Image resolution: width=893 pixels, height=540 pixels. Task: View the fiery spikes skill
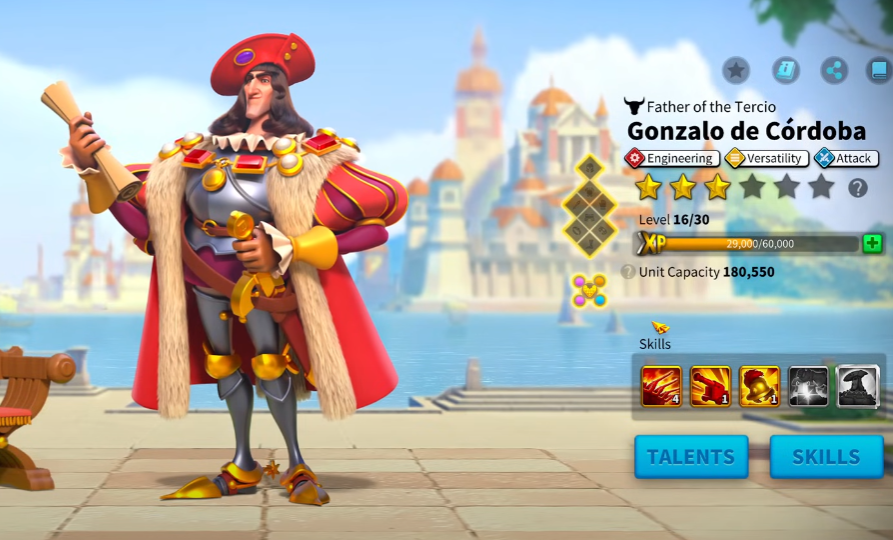661,386
